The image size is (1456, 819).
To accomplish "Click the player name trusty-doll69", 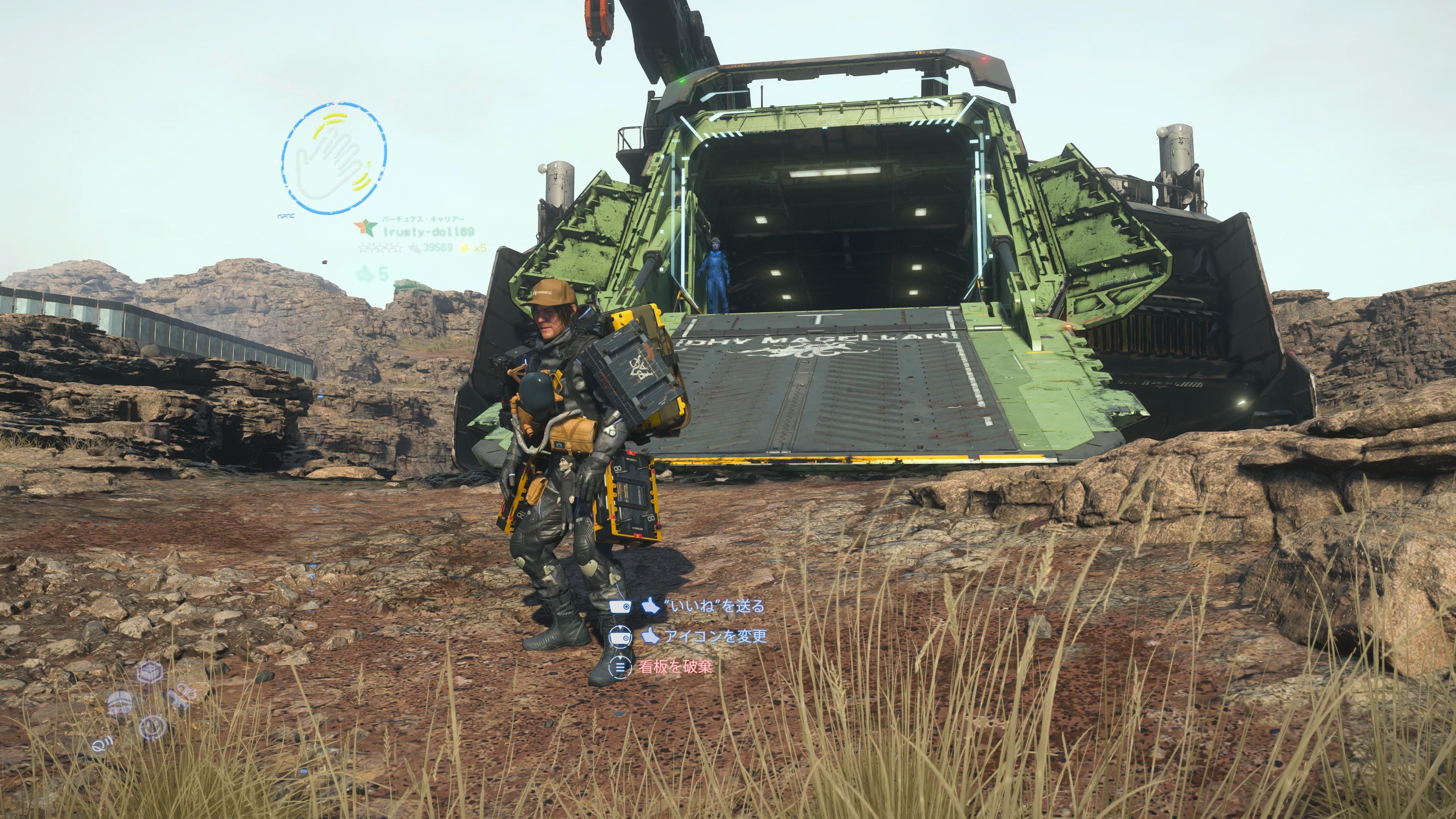I will coord(428,232).
